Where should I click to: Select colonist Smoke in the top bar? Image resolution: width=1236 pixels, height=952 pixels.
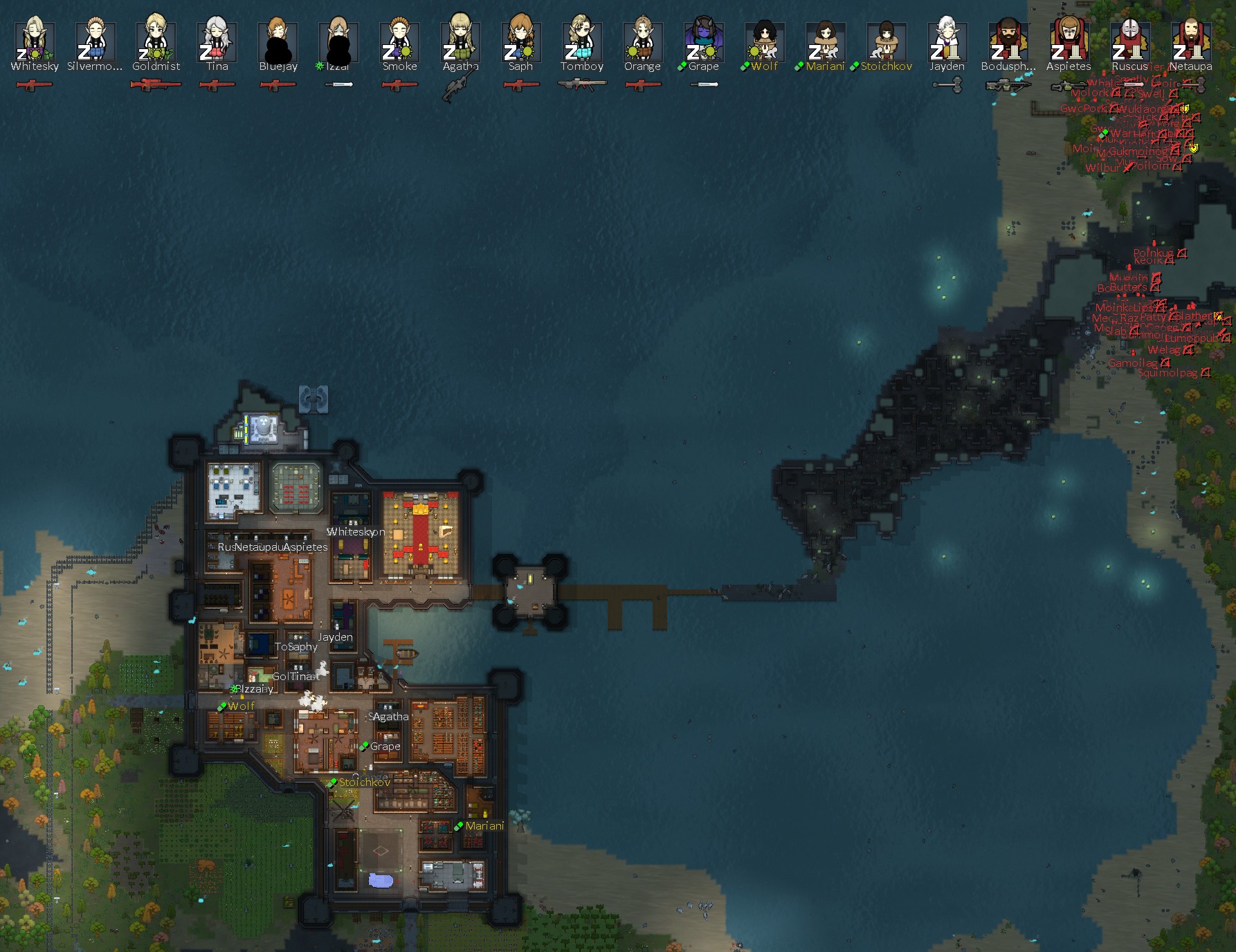400,42
